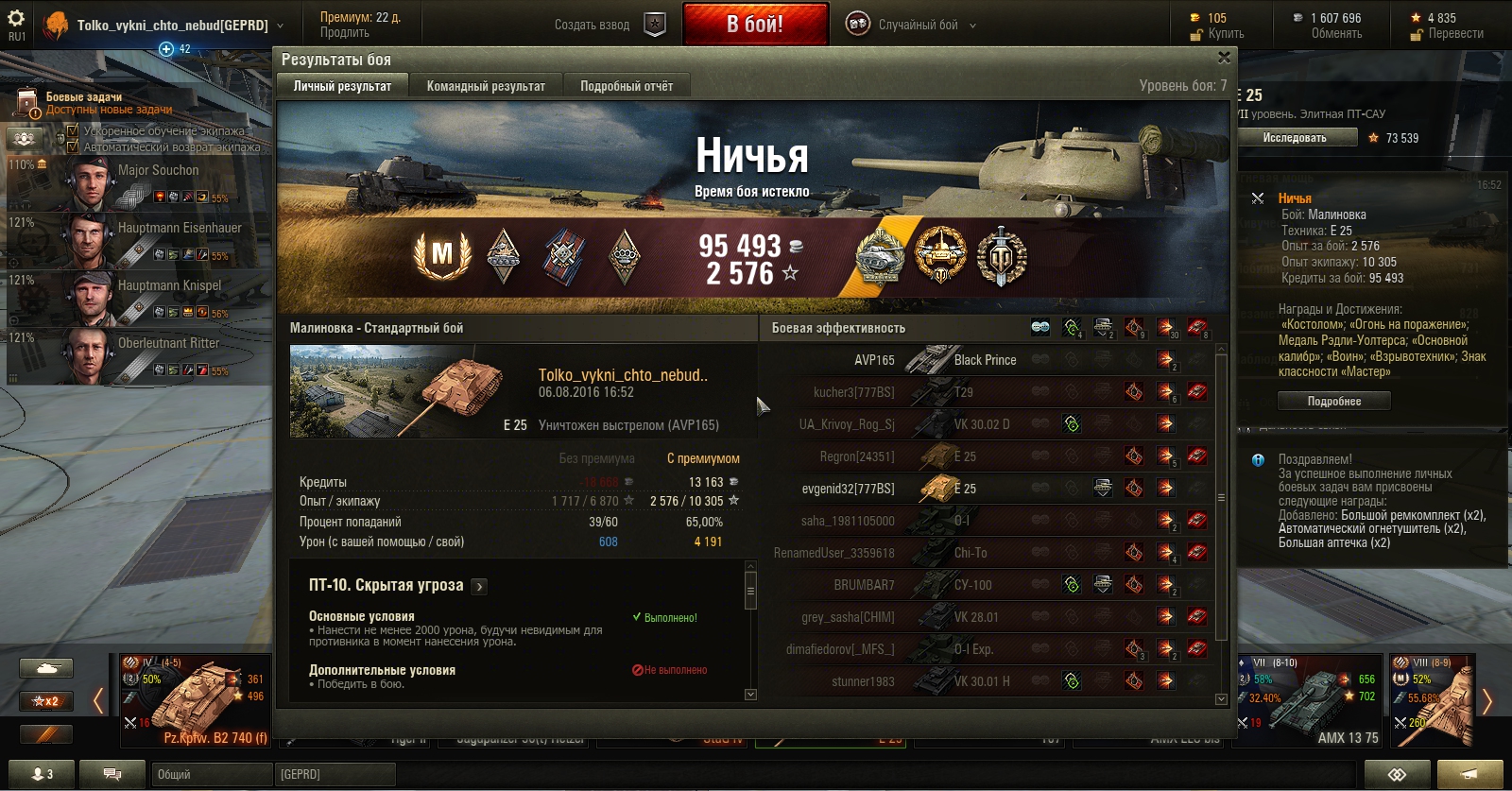Screen dimensions: 1512x791
Task: Open the Подробный отчёт tab
Action: [x=627, y=86]
